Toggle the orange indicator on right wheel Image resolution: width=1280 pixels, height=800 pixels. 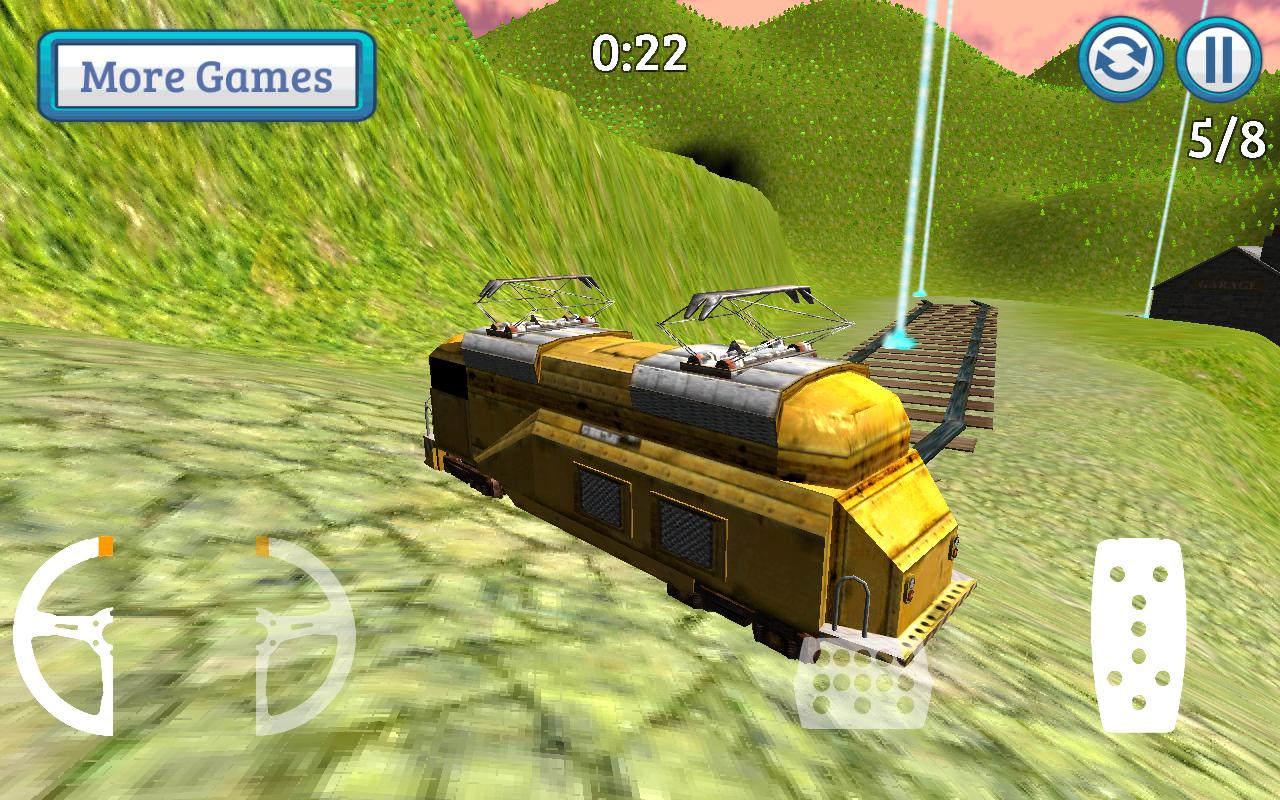click(262, 545)
